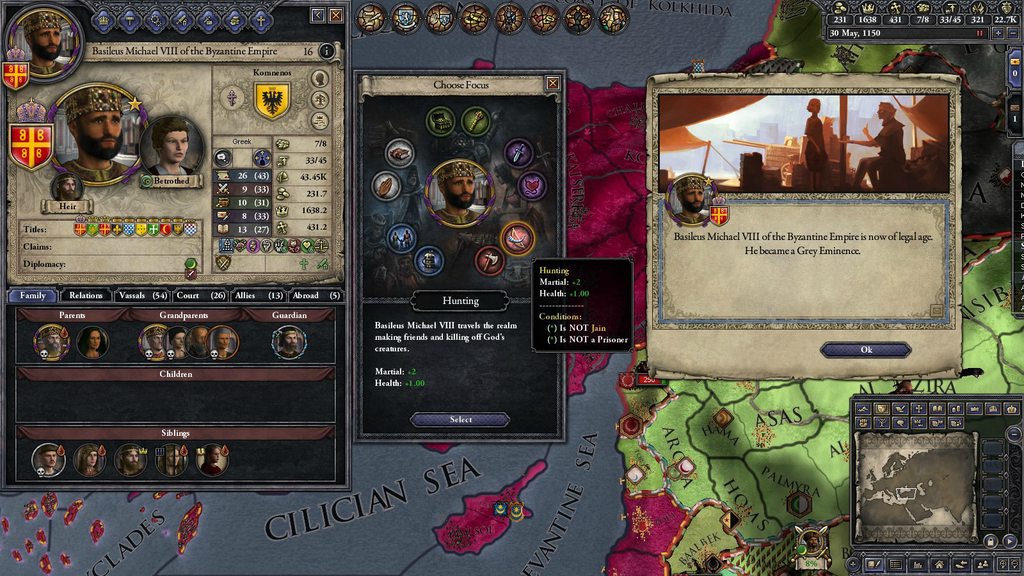Viewport: 1024px width, 576px height.
Task: Close the Choose Focus window
Action: pyautogui.click(x=552, y=84)
